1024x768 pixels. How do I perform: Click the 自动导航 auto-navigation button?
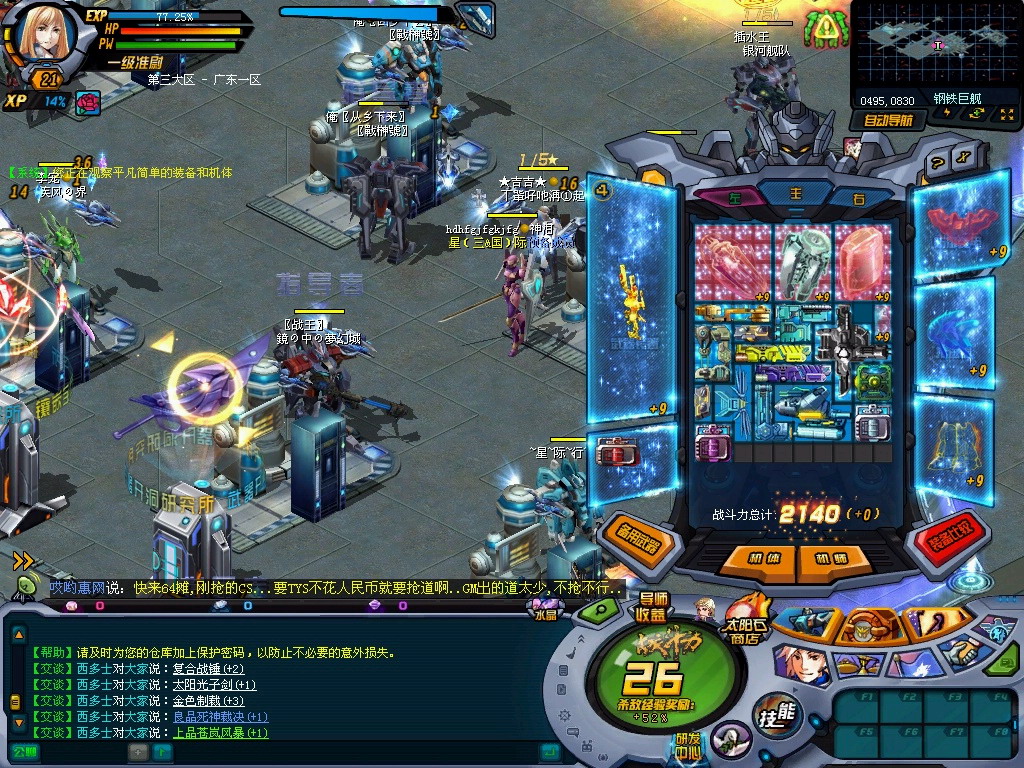coord(888,120)
